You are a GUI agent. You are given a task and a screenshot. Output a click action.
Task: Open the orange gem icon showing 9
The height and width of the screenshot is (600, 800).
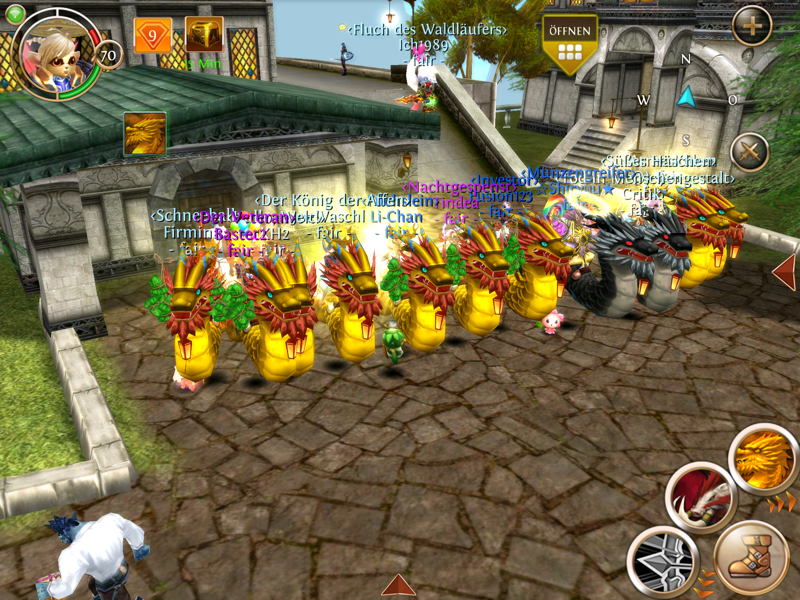(152, 36)
